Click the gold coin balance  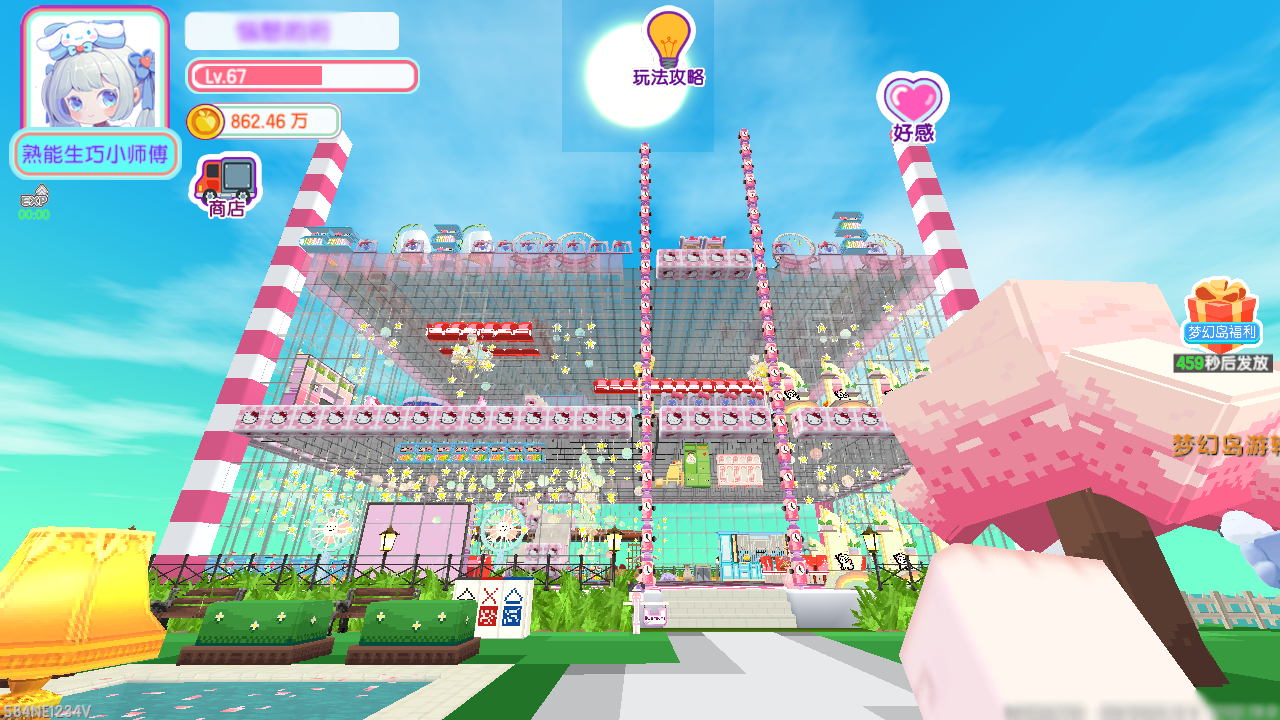click(264, 122)
